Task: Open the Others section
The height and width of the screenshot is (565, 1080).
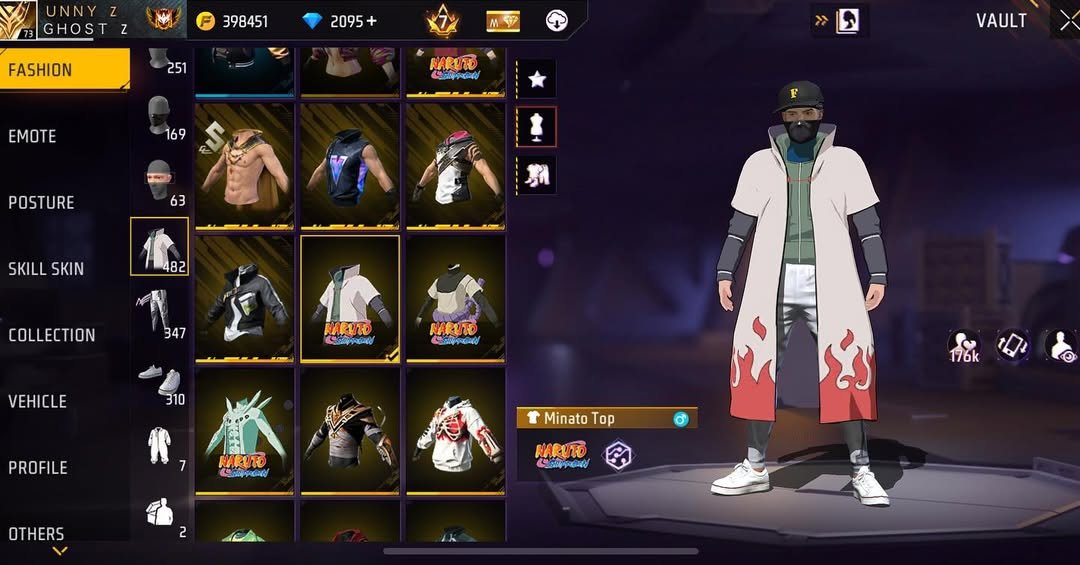Action: point(36,533)
